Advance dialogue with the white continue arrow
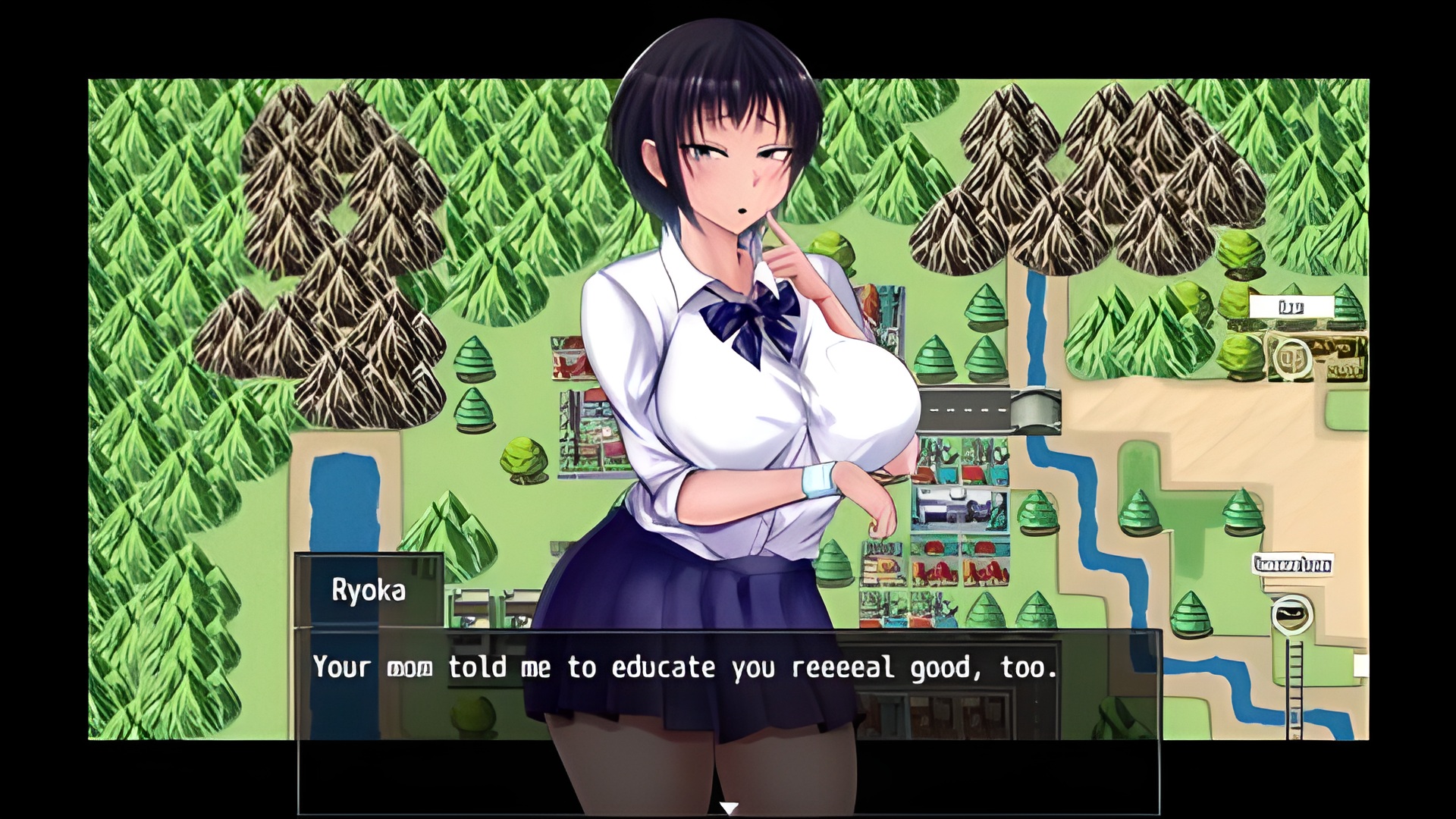1456x819 pixels. (x=728, y=808)
